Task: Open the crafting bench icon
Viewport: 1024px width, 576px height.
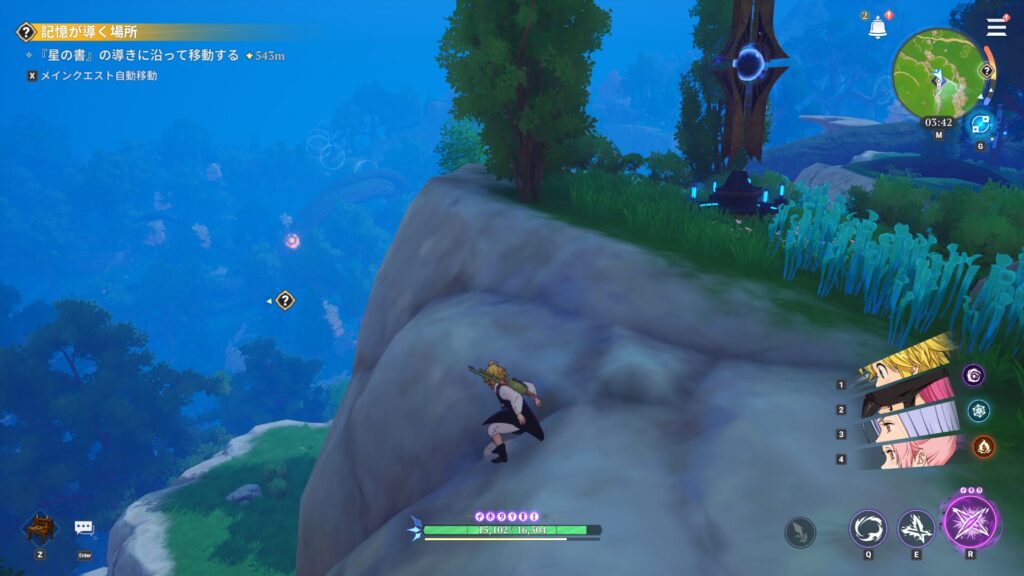Action: [38, 528]
